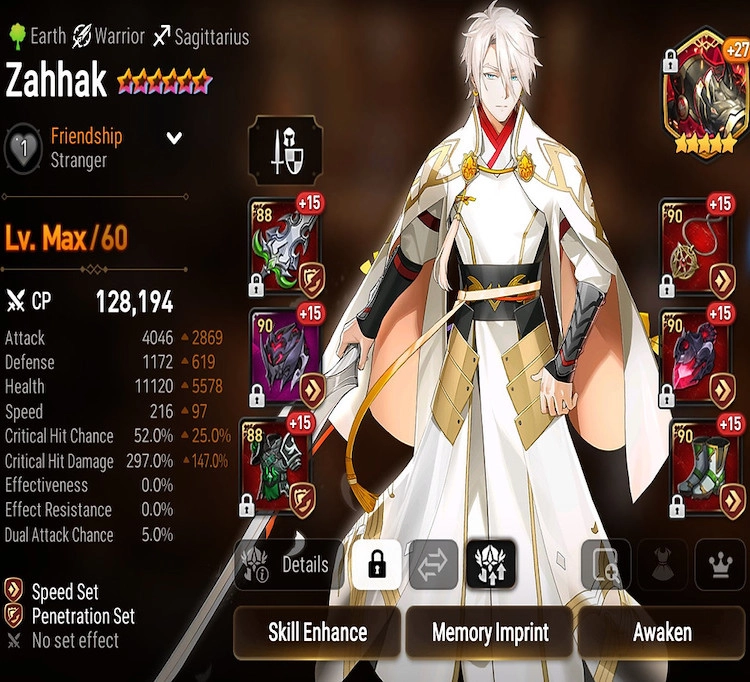This screenshot has width=750, height=682.
Task: Toggle the hero lock icon
Action: pyautogui.click(x=377, y=565)
